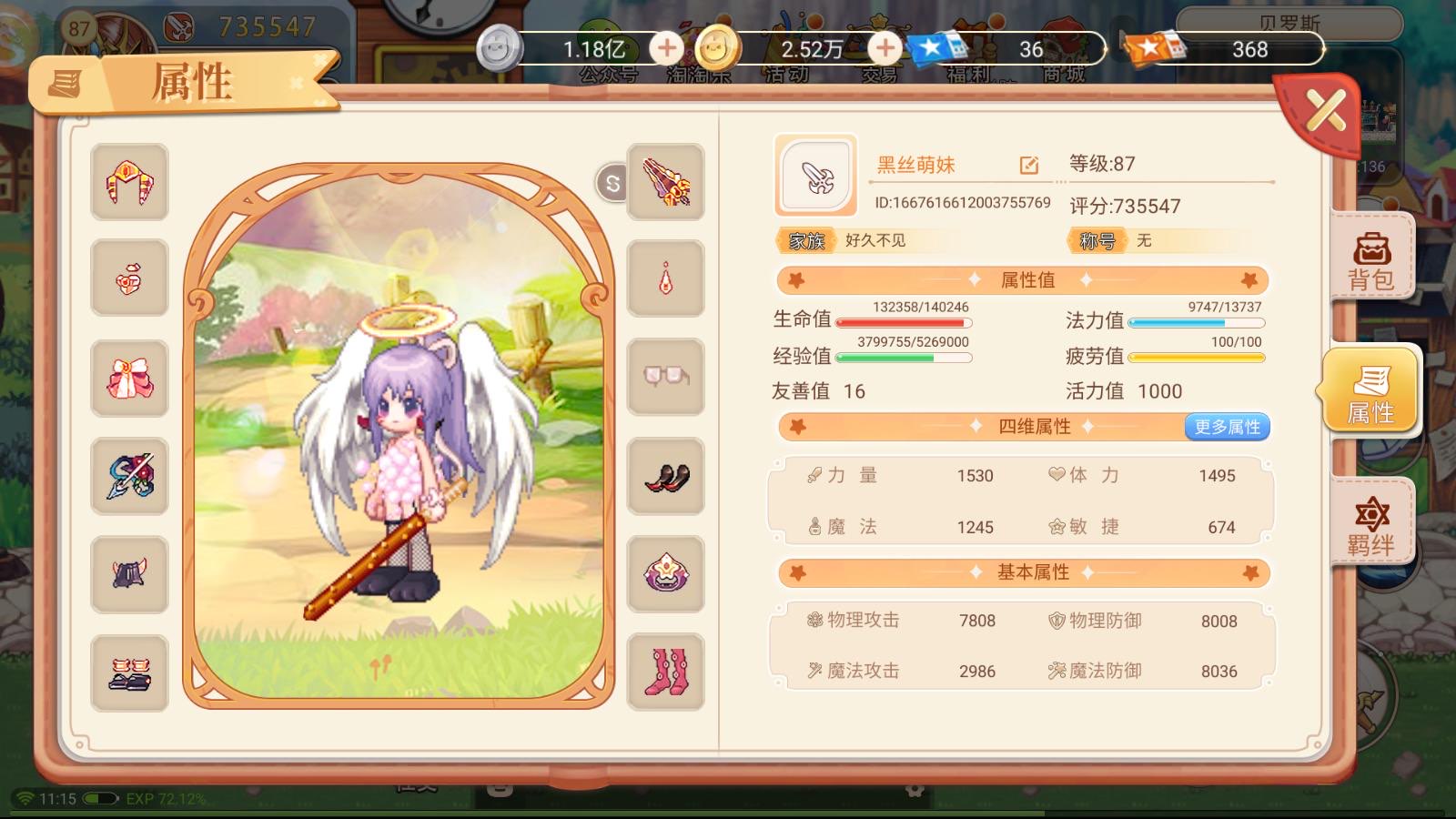Select the S-rank weapon equipment slot
Image resolution: width=1456 pixels, height=819 pixels.
(665, 183)
